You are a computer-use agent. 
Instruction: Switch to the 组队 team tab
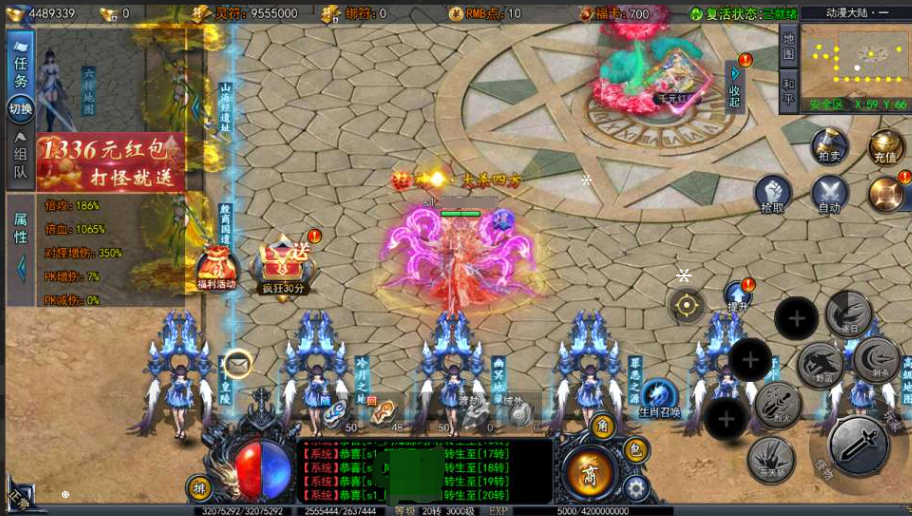pyautogui.click(x=20, y=162)
